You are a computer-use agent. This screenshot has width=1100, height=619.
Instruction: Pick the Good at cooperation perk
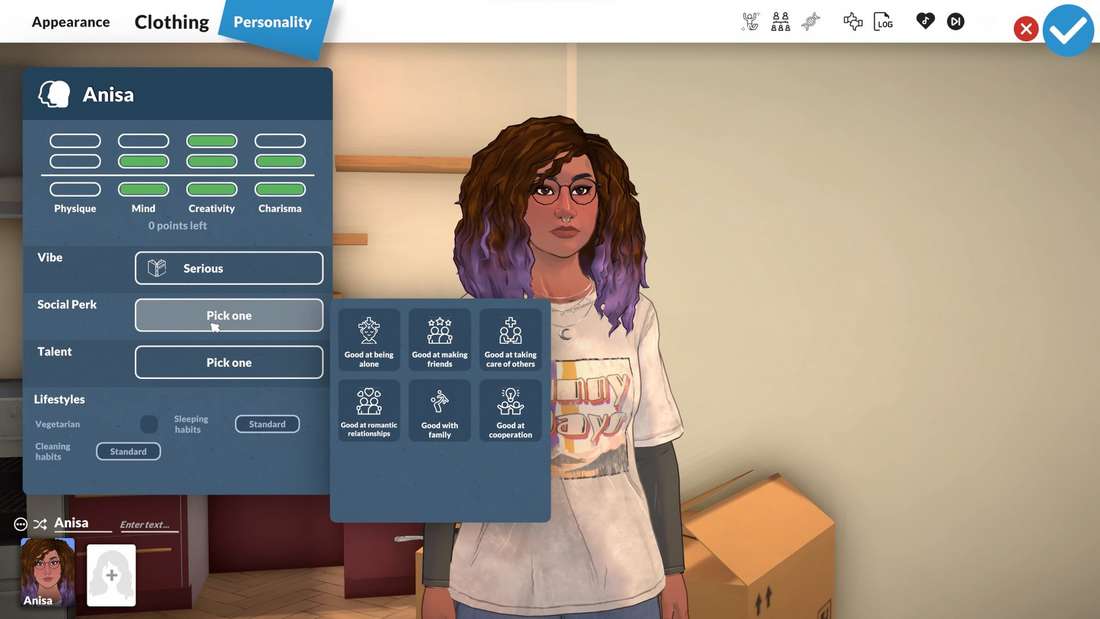coord(510,411)
